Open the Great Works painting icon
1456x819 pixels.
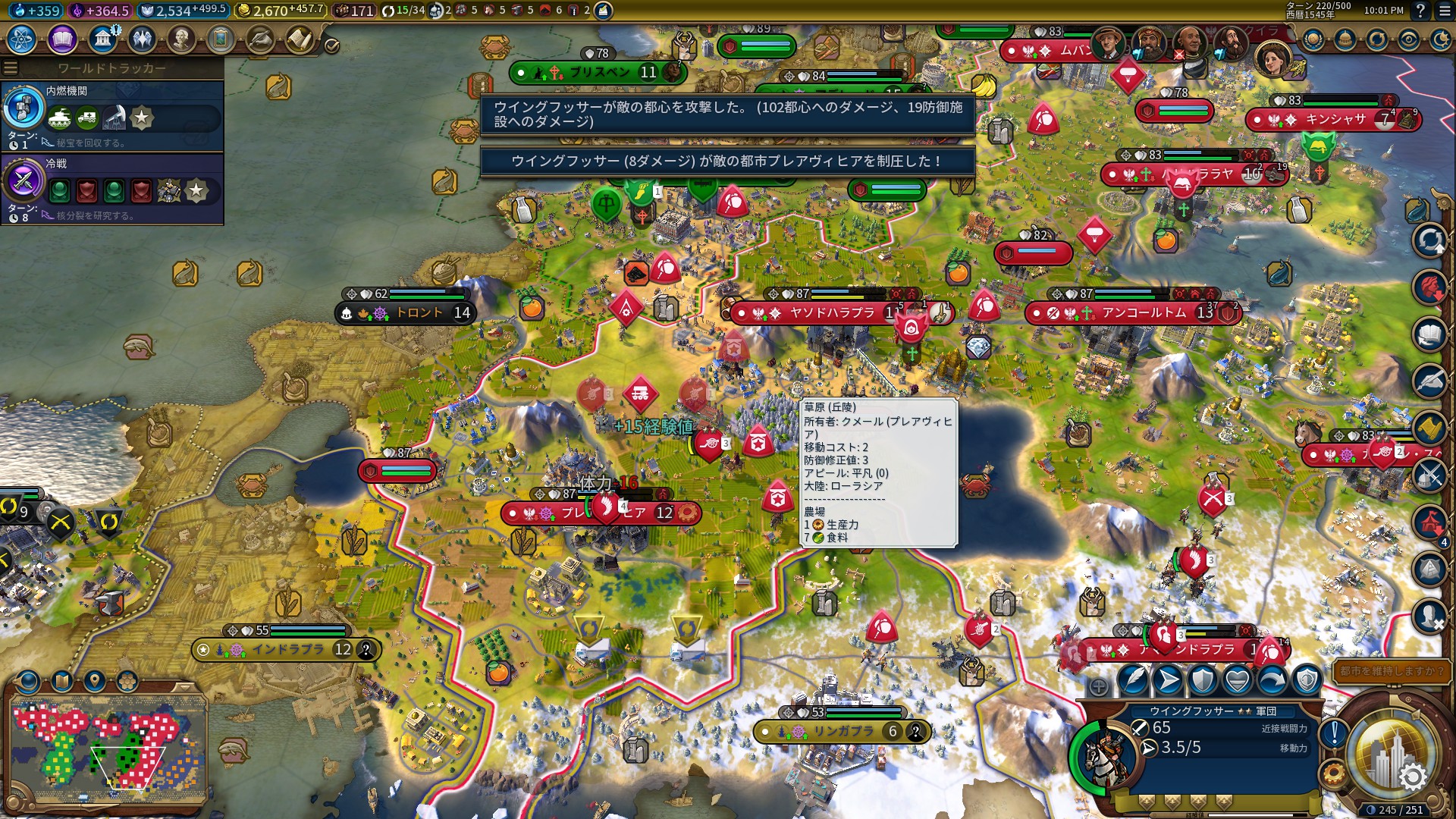point(221,39)
